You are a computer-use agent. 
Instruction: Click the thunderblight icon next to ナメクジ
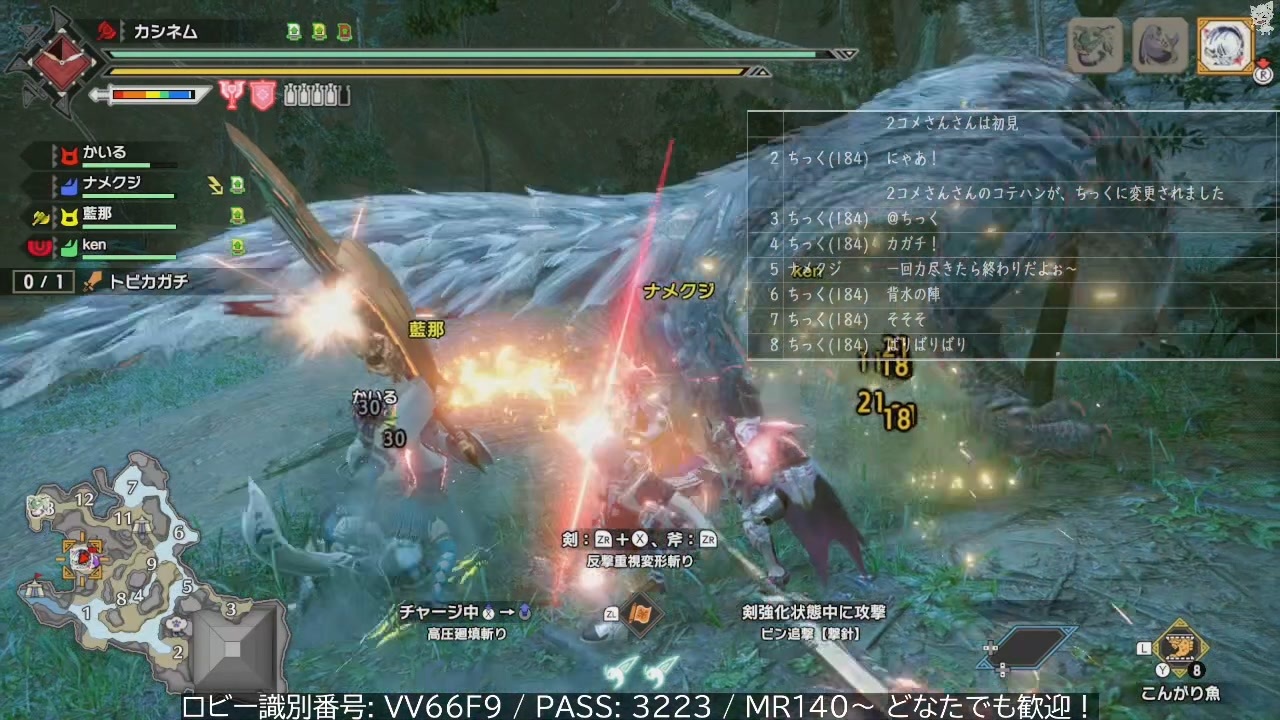216,186
